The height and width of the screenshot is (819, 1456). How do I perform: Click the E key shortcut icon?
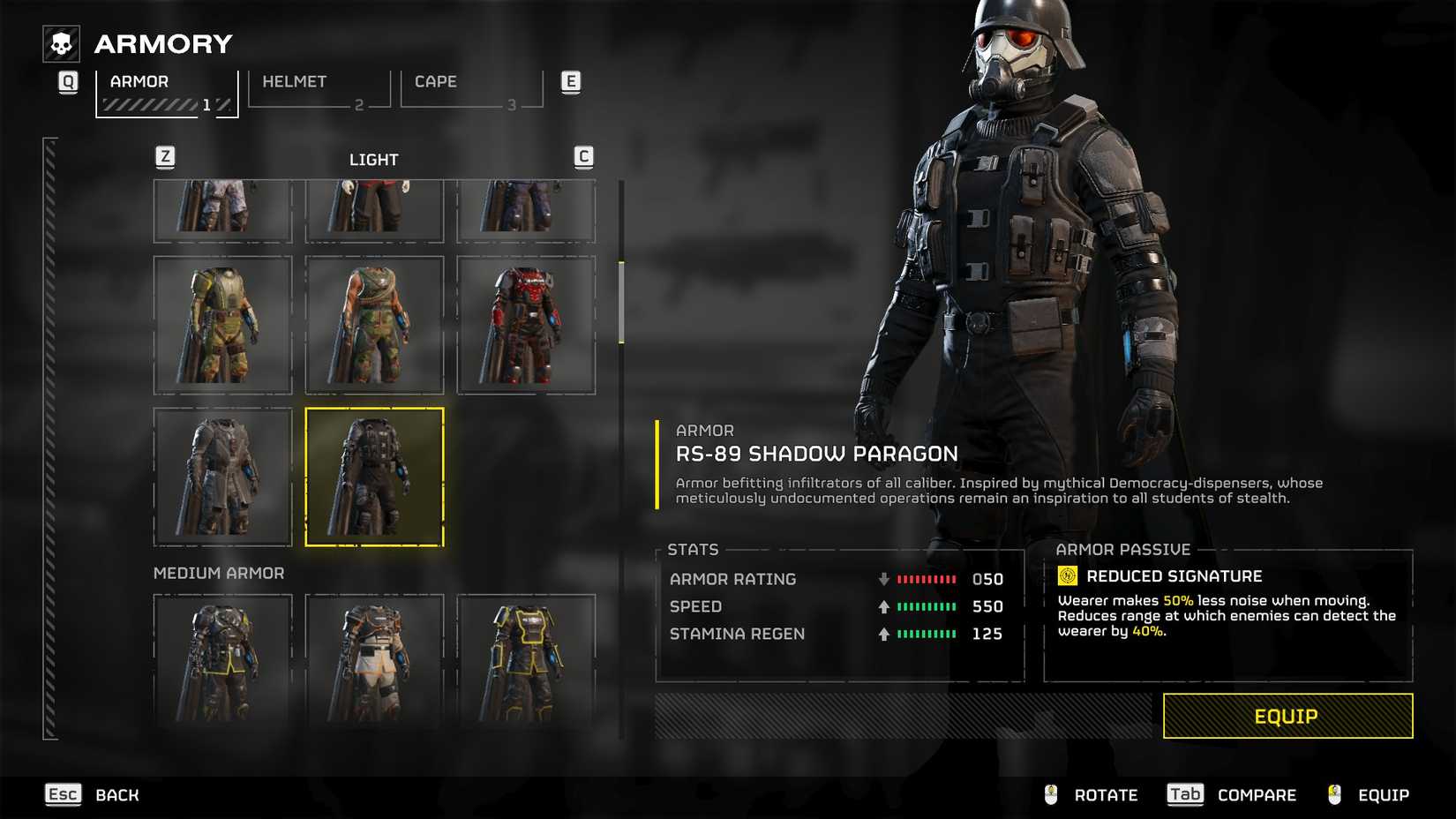571,80
